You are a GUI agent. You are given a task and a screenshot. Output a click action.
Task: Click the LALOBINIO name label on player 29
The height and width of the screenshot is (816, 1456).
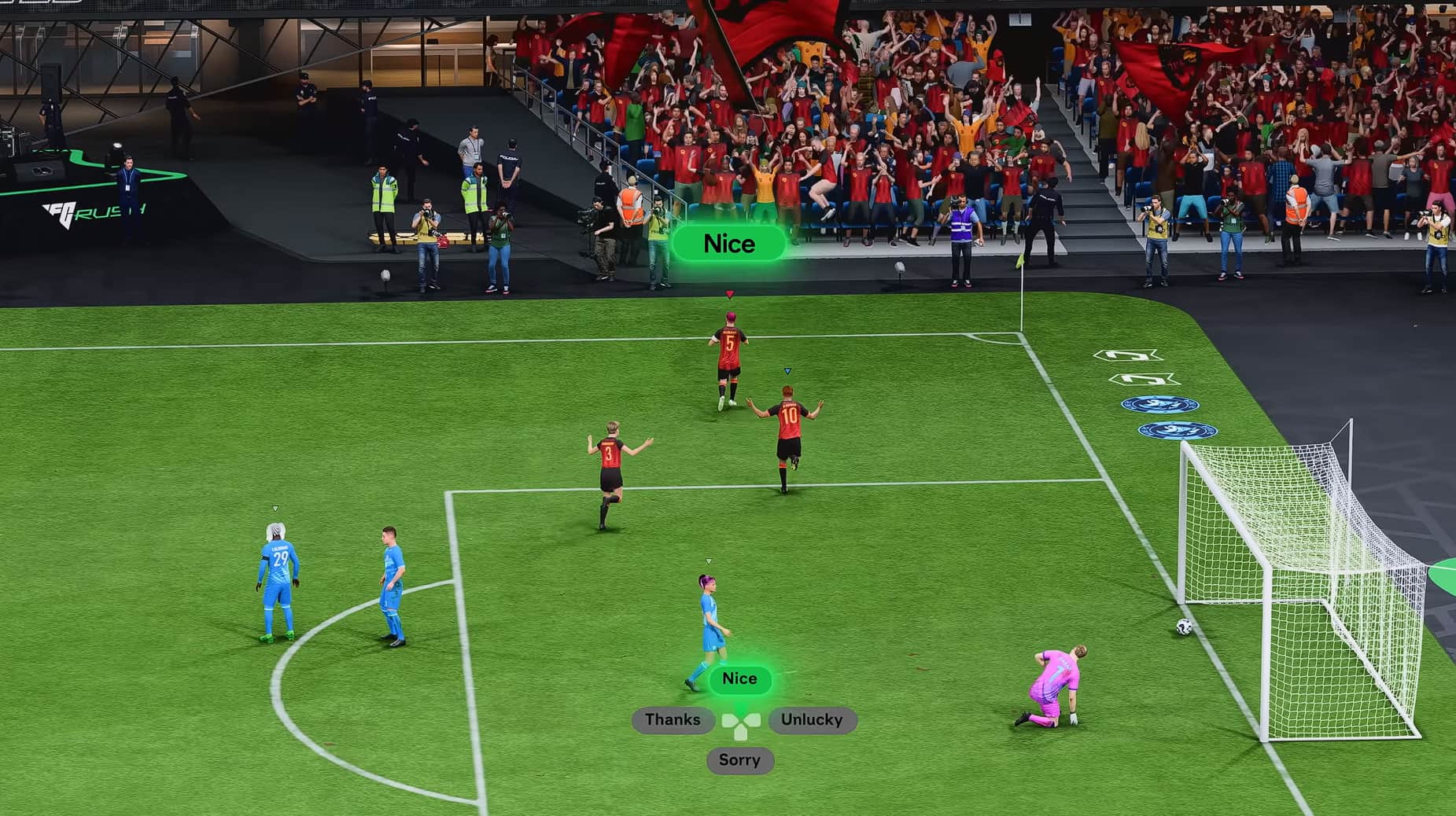coord(279,548)
